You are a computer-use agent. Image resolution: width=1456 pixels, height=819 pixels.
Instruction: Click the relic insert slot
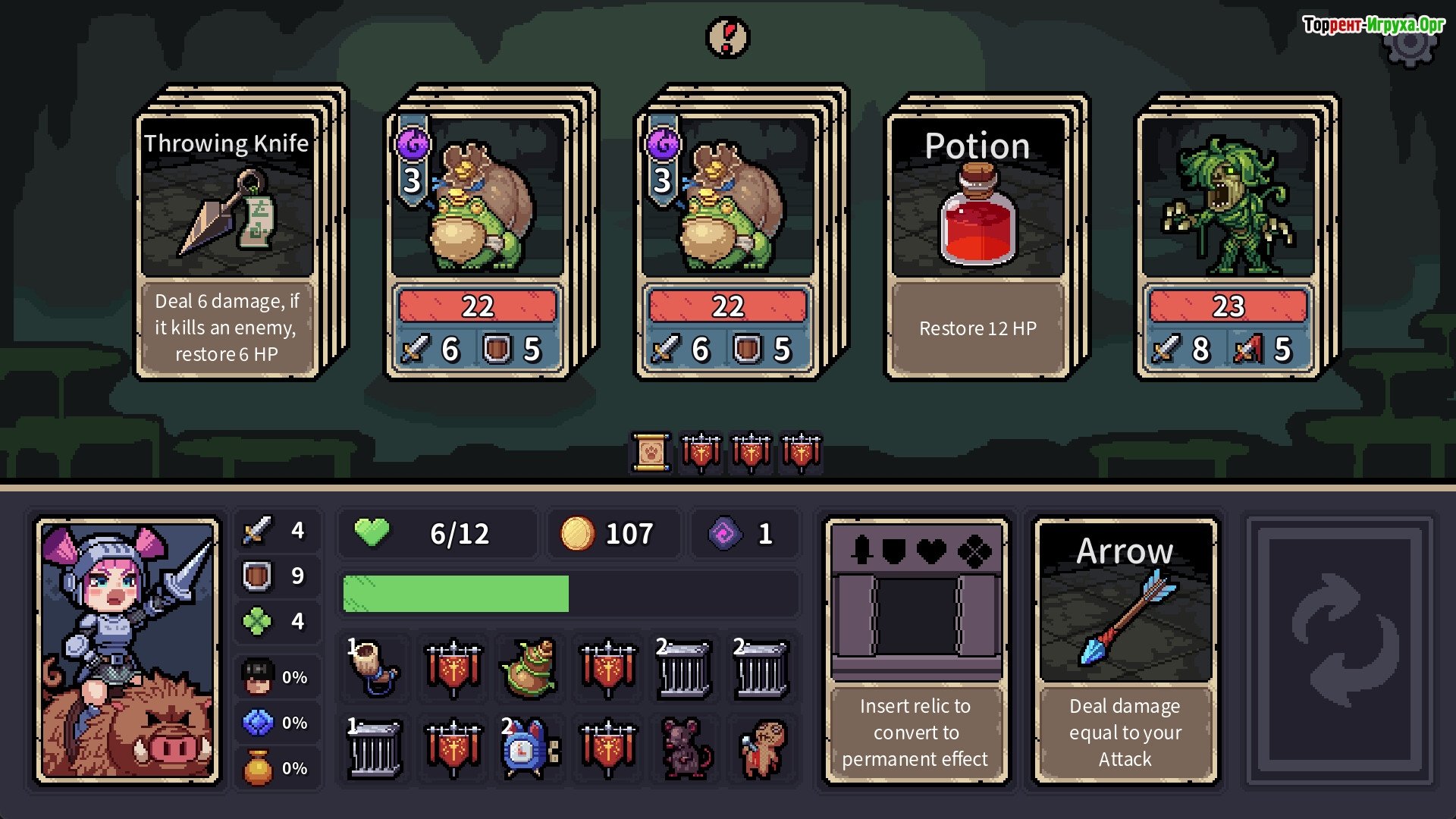[x=915, y=616]
